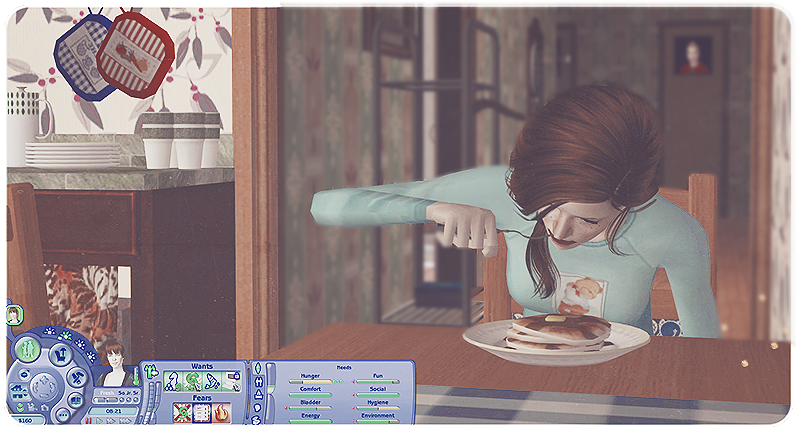Select the first want icon in Wants
The width and height of the screenshot is (800, 432).
(x=171, y=381)
